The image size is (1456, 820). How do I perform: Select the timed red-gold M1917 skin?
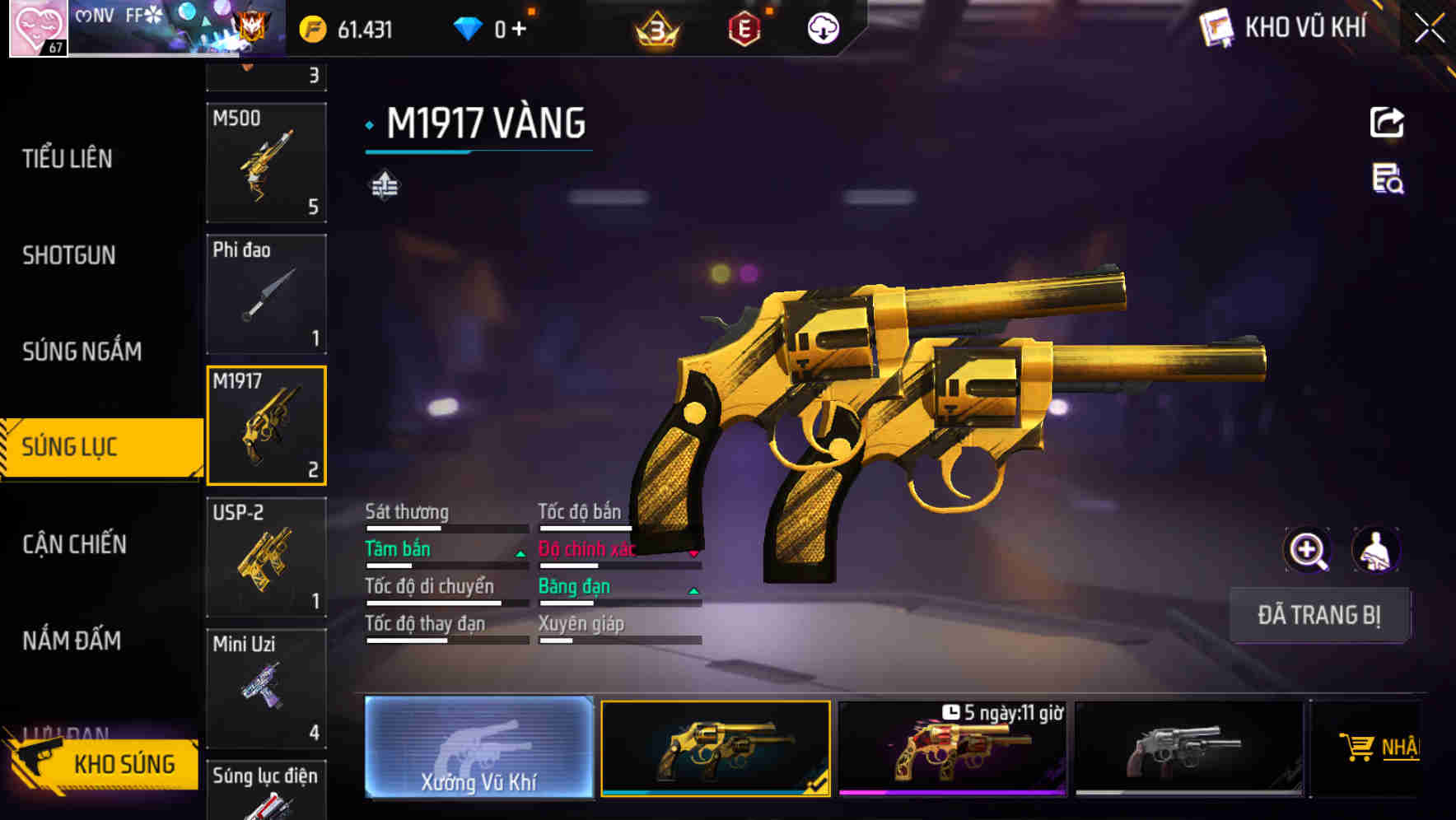tap(952, 749)
